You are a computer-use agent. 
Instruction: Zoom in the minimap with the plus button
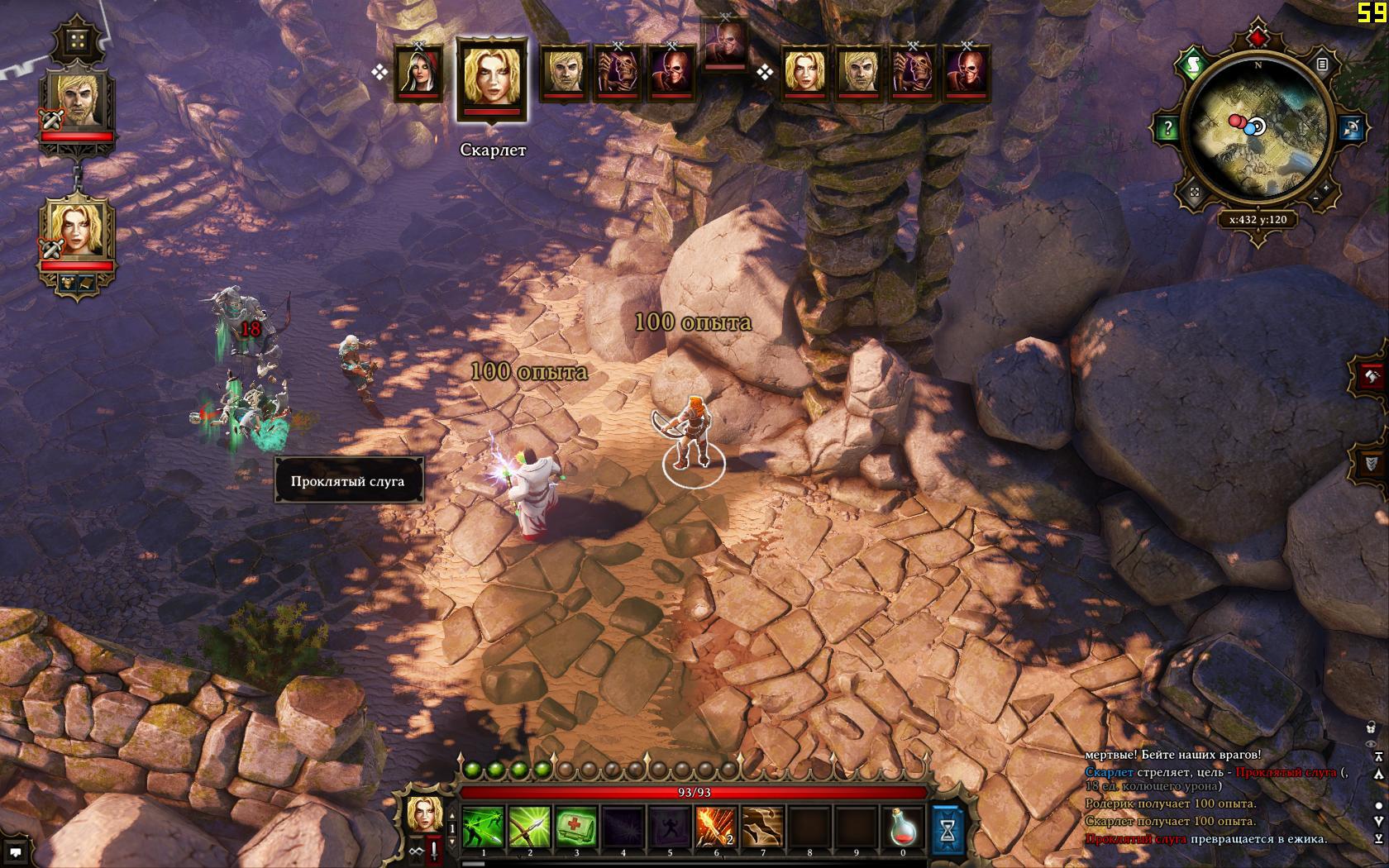[x=1326, y=188]
